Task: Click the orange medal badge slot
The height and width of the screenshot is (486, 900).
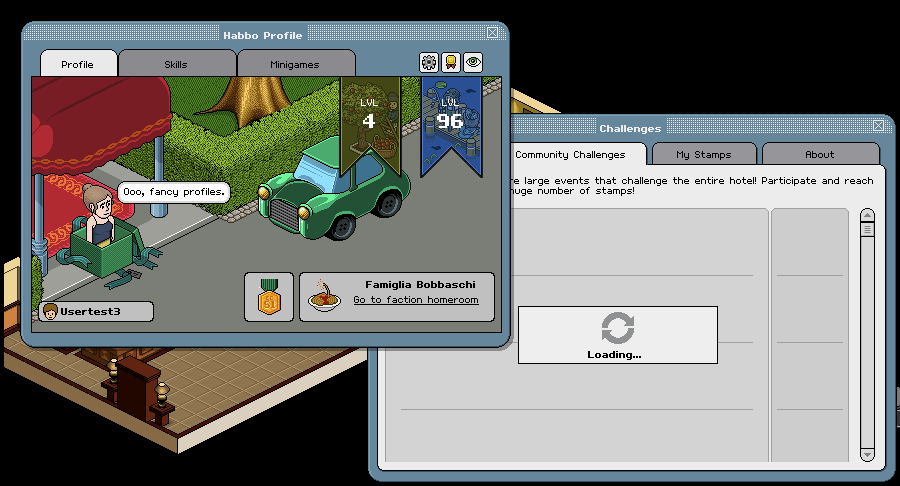Action: pos(268,297)
